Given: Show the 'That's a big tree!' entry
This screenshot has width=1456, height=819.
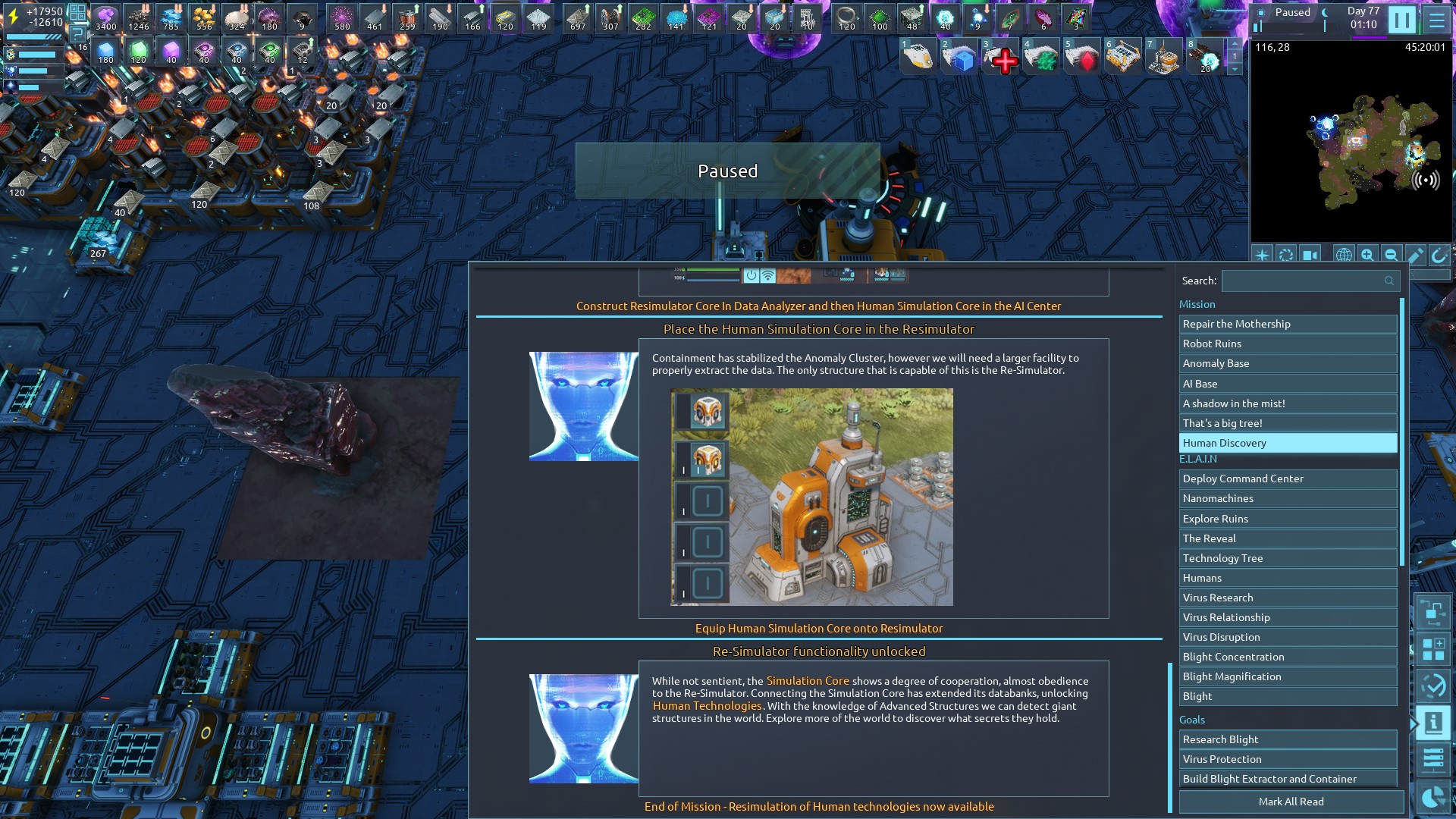Looking at the screenshot, I should tap(1288, 423).
